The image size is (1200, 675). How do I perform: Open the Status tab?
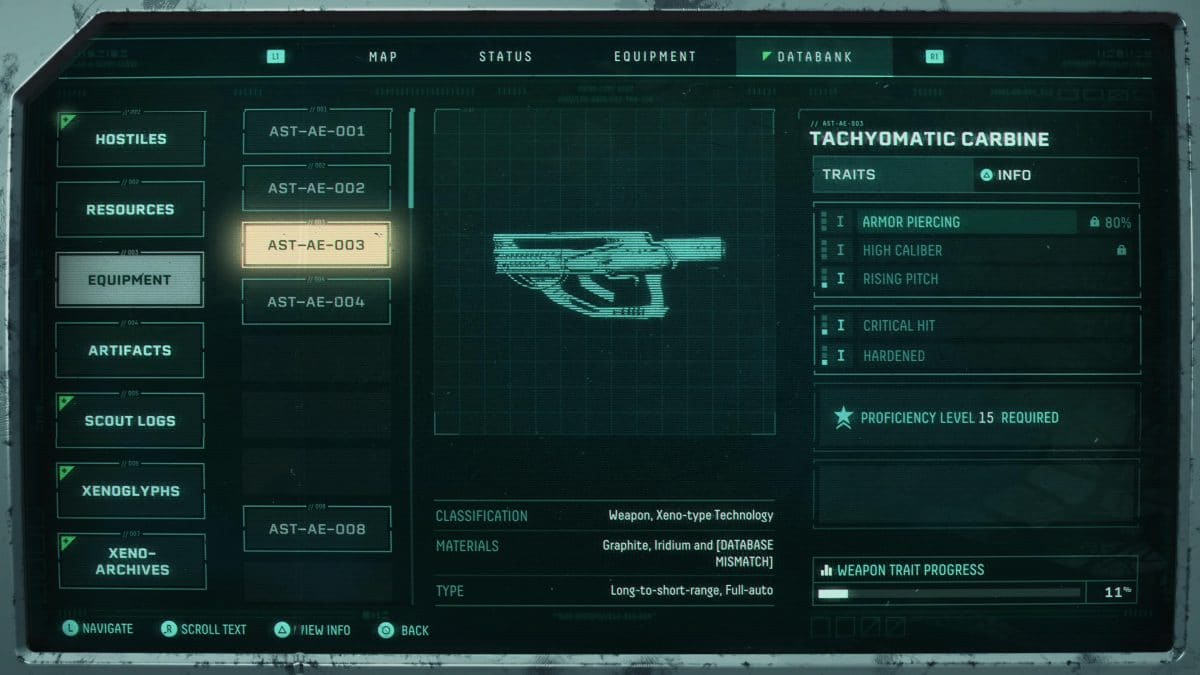(x=505, y=57)
